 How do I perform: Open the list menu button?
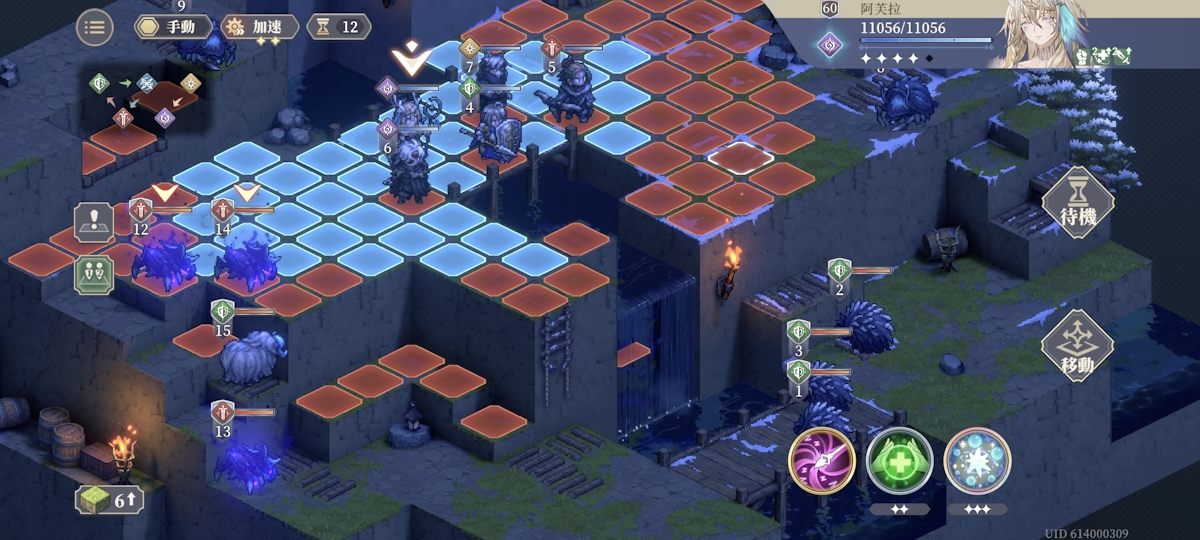94,27
